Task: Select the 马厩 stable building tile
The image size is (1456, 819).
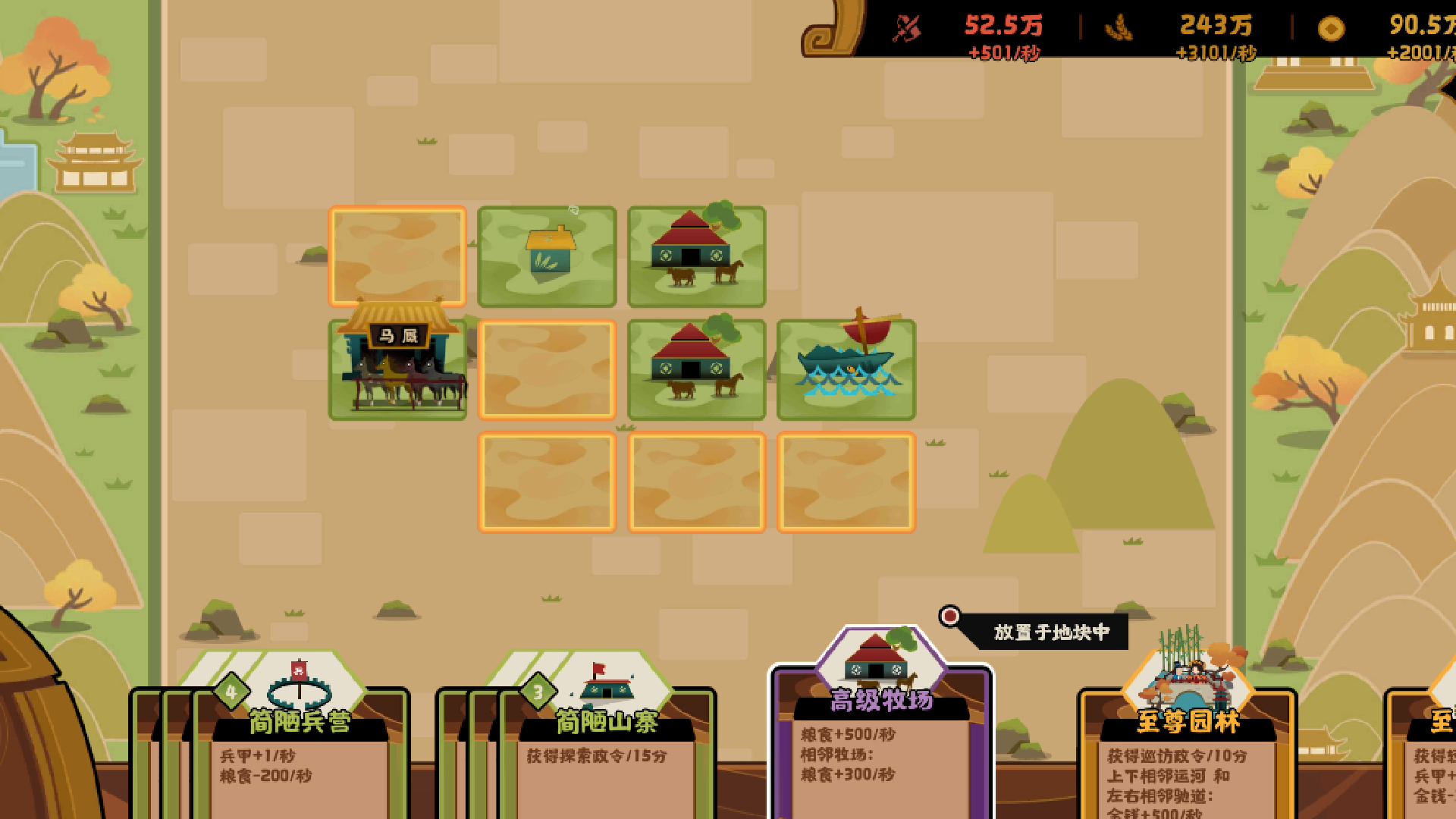Action: point(397,369)
